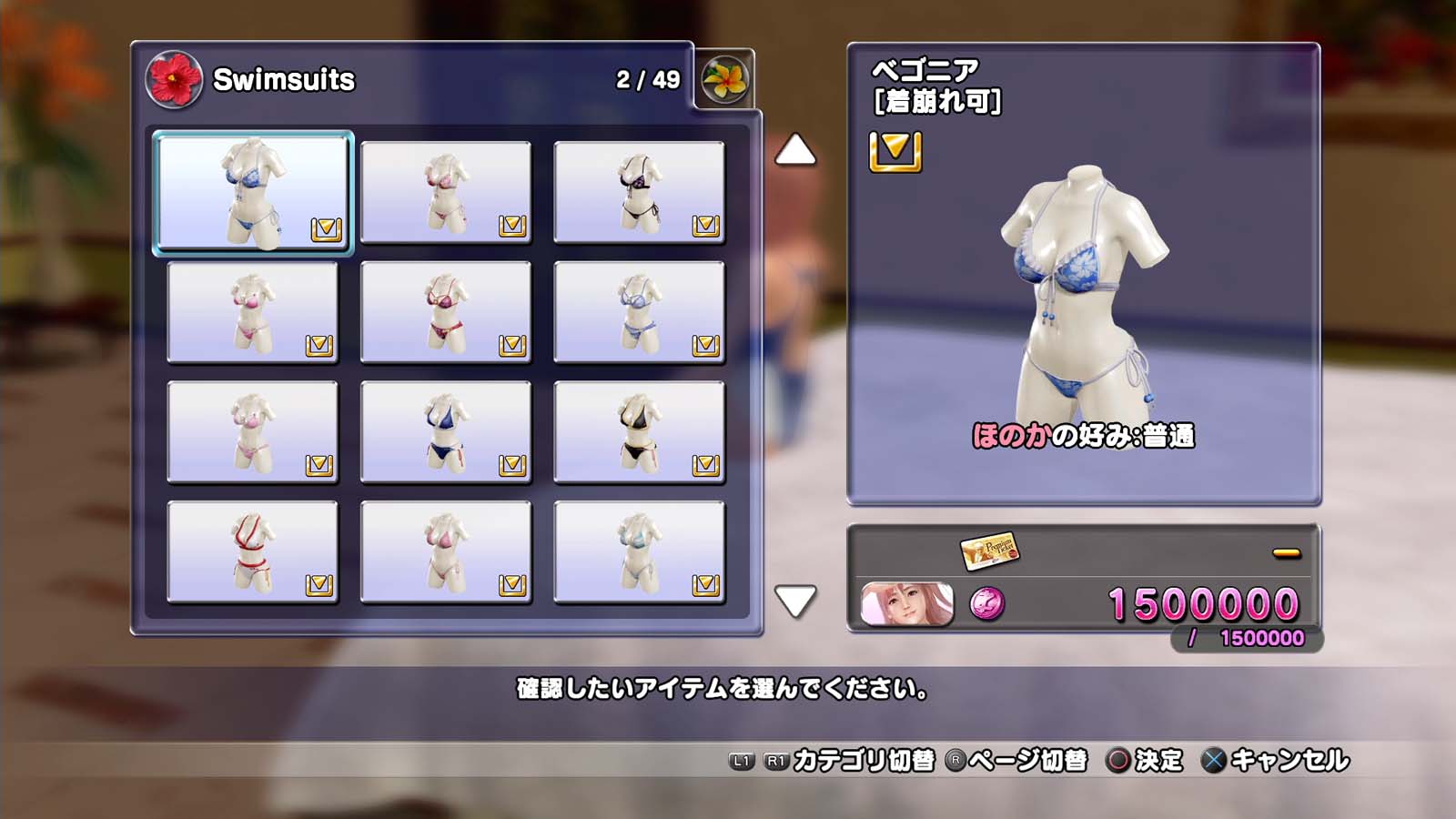
Task: Switch to the yellow plumeria flower category
Action: [724, 80]
